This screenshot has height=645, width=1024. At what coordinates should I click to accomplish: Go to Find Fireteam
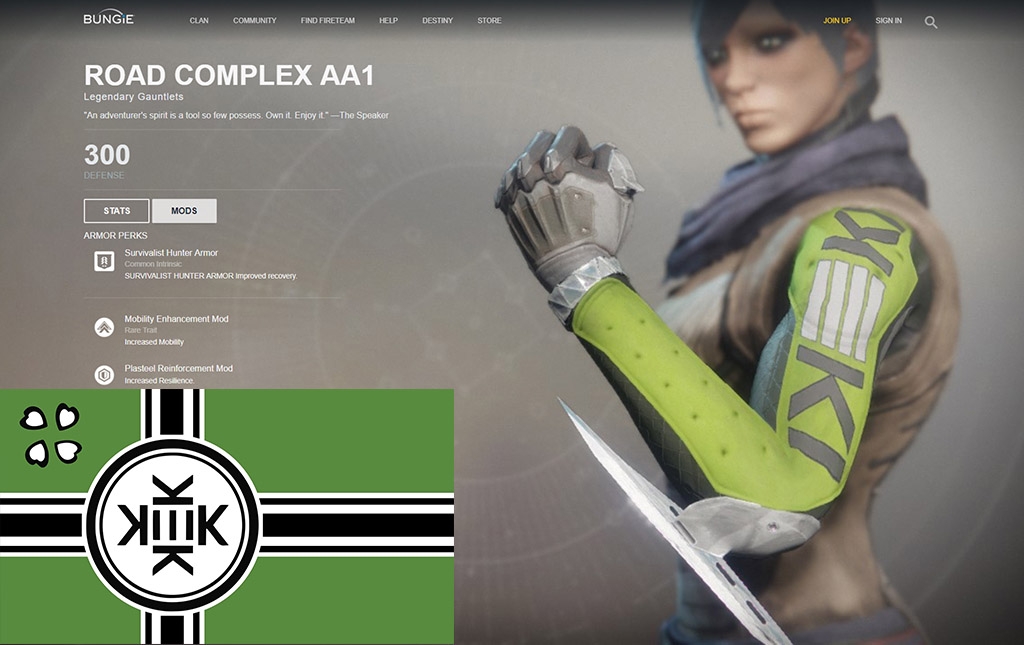327,21
